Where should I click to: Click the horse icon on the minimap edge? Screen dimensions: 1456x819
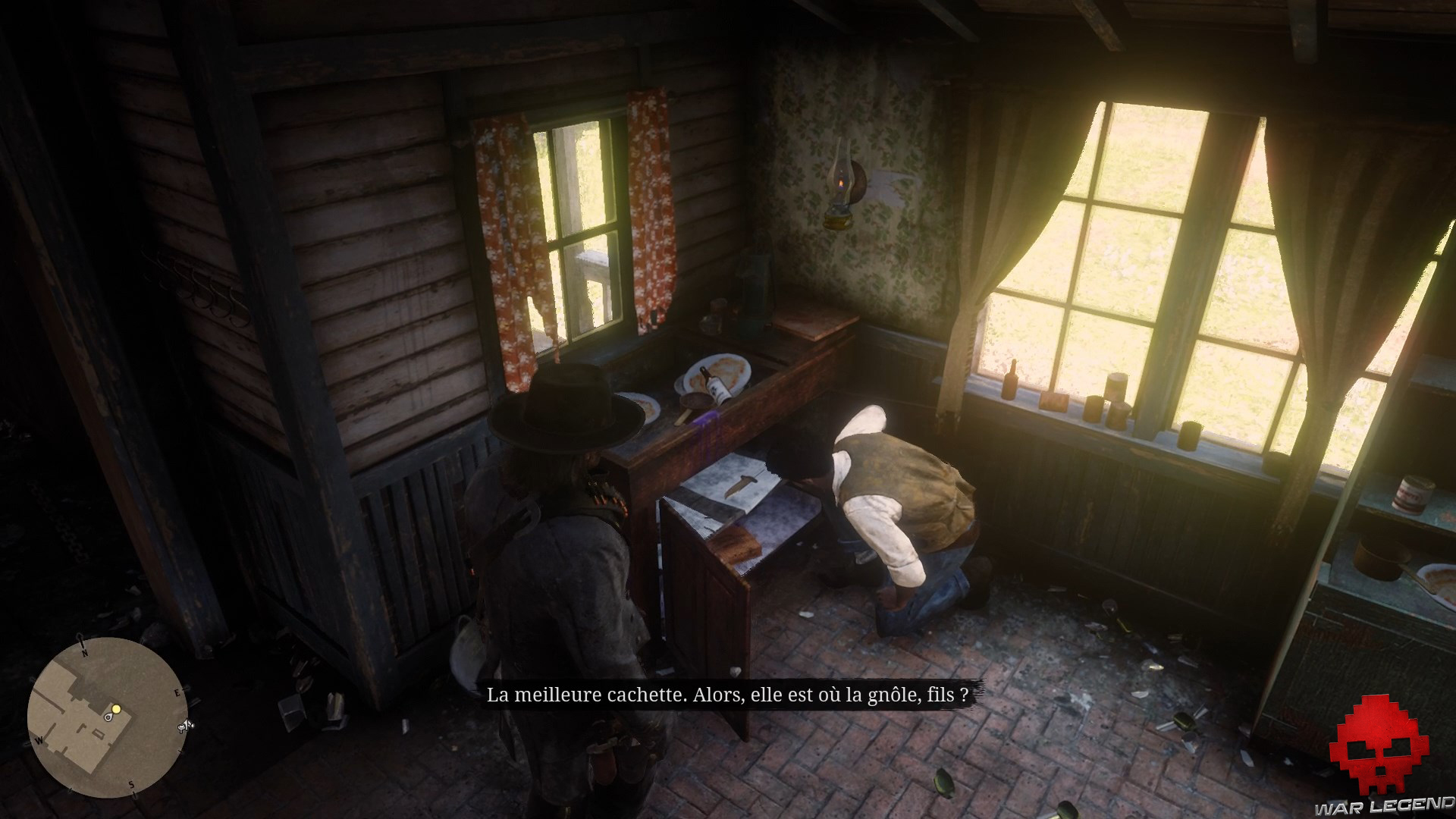[x=186, y=726]
